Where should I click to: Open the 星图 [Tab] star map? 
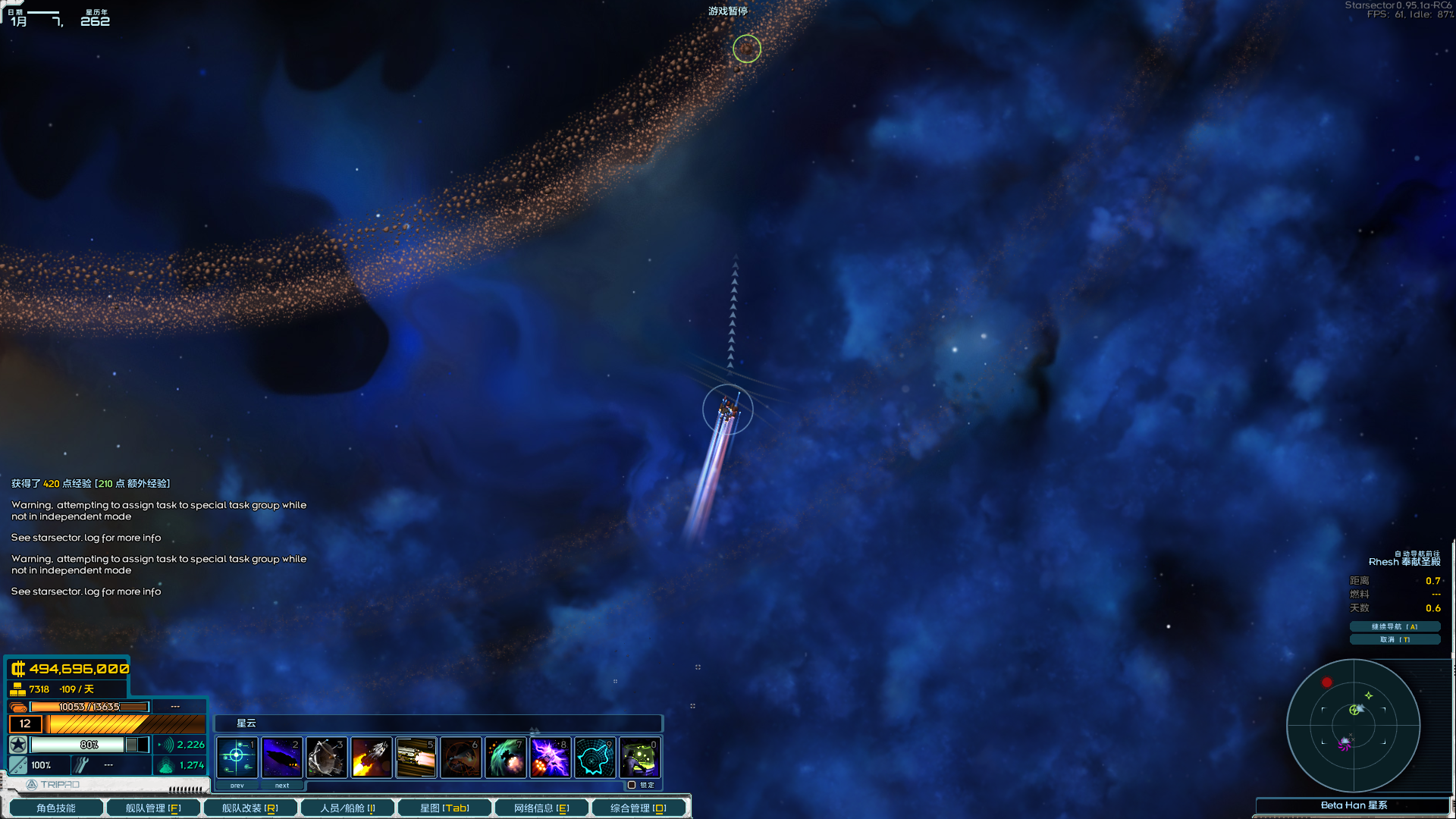tap(444, 807)
